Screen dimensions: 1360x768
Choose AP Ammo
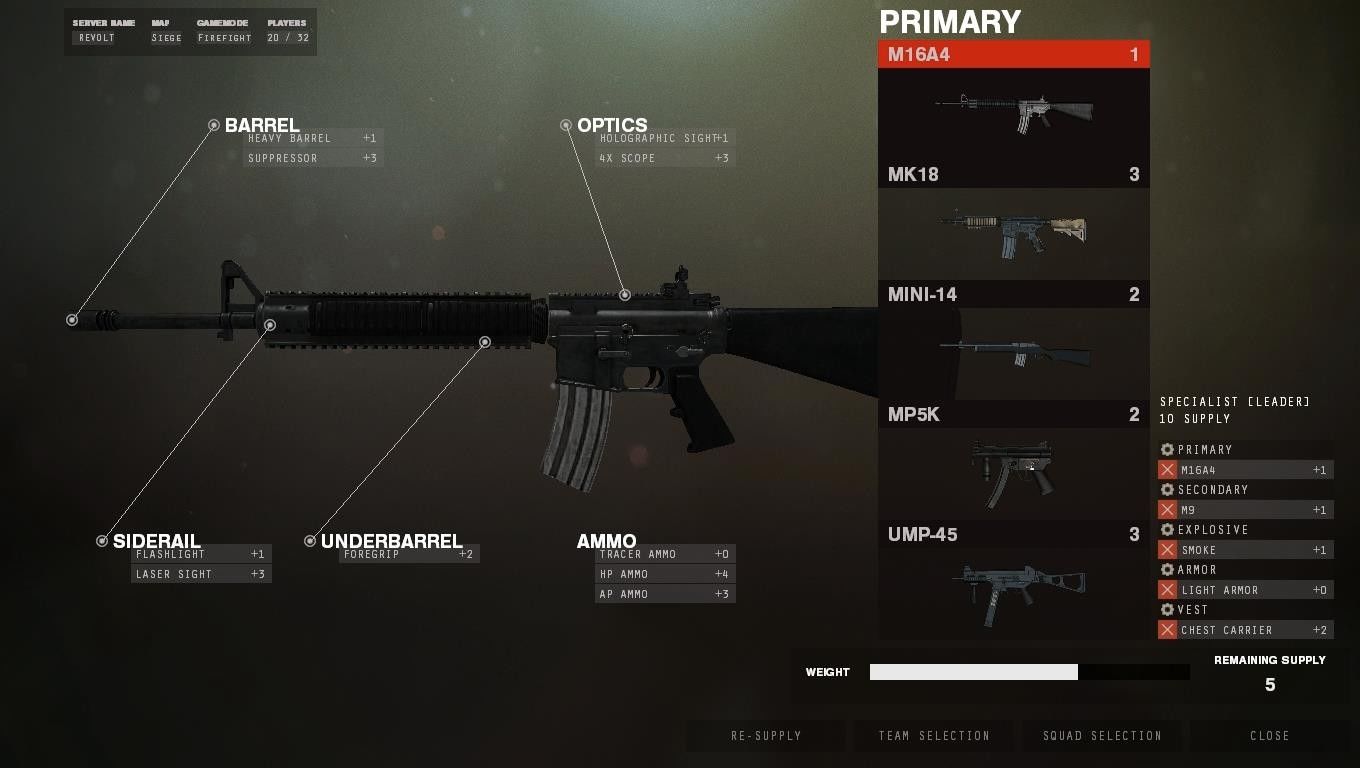(665, 594)
